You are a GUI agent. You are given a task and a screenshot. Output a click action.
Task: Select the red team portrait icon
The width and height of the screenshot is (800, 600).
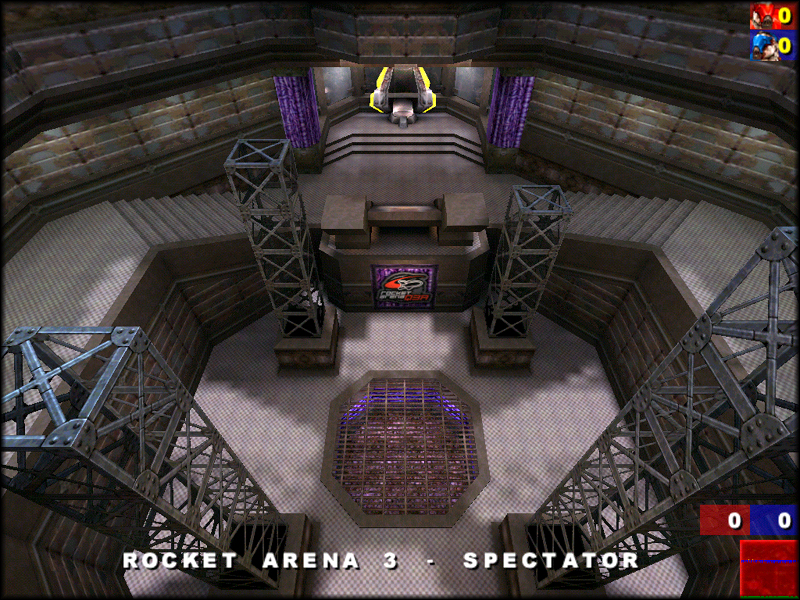tap(762, 16)
